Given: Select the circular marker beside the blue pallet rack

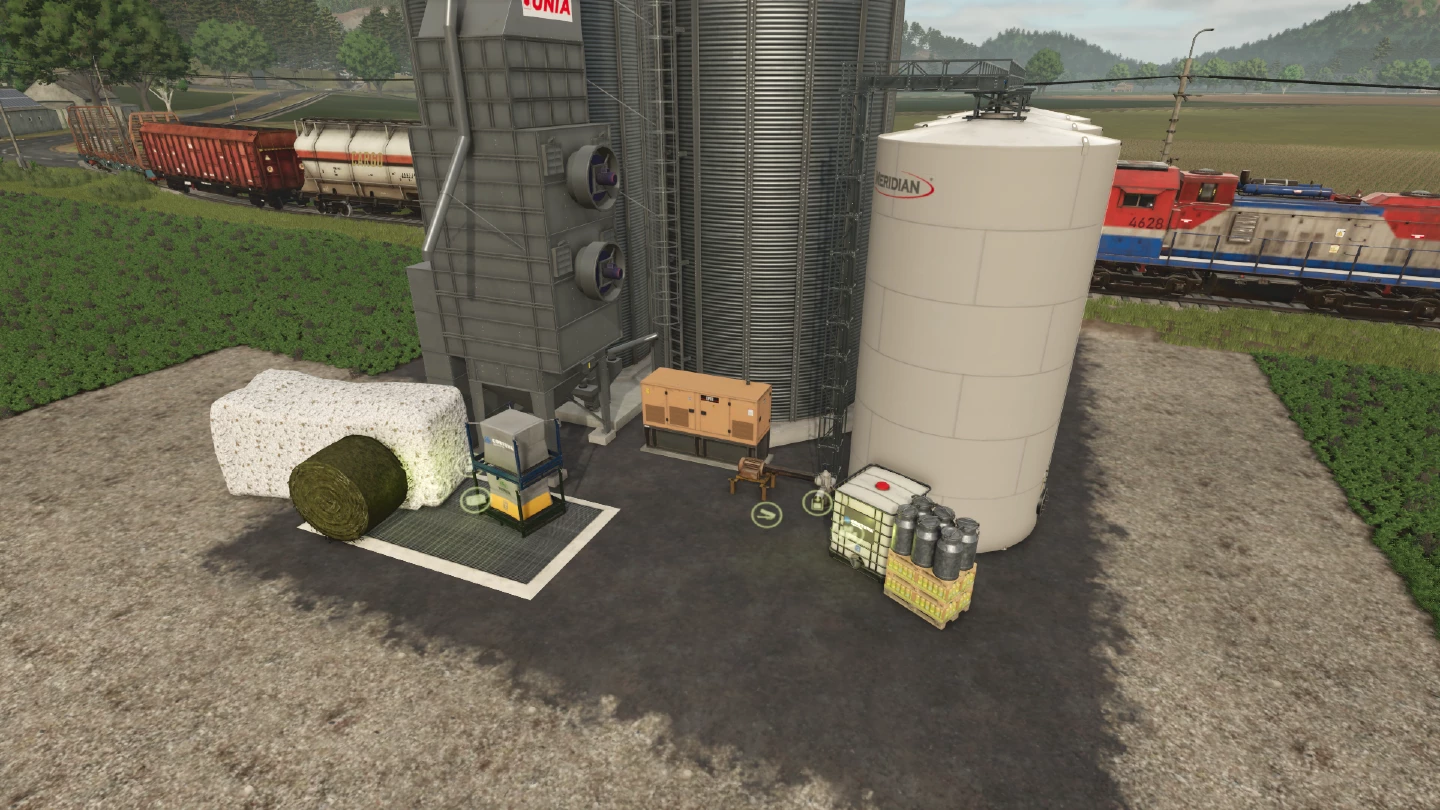Looking at the screenshot, I should (474, 500).
